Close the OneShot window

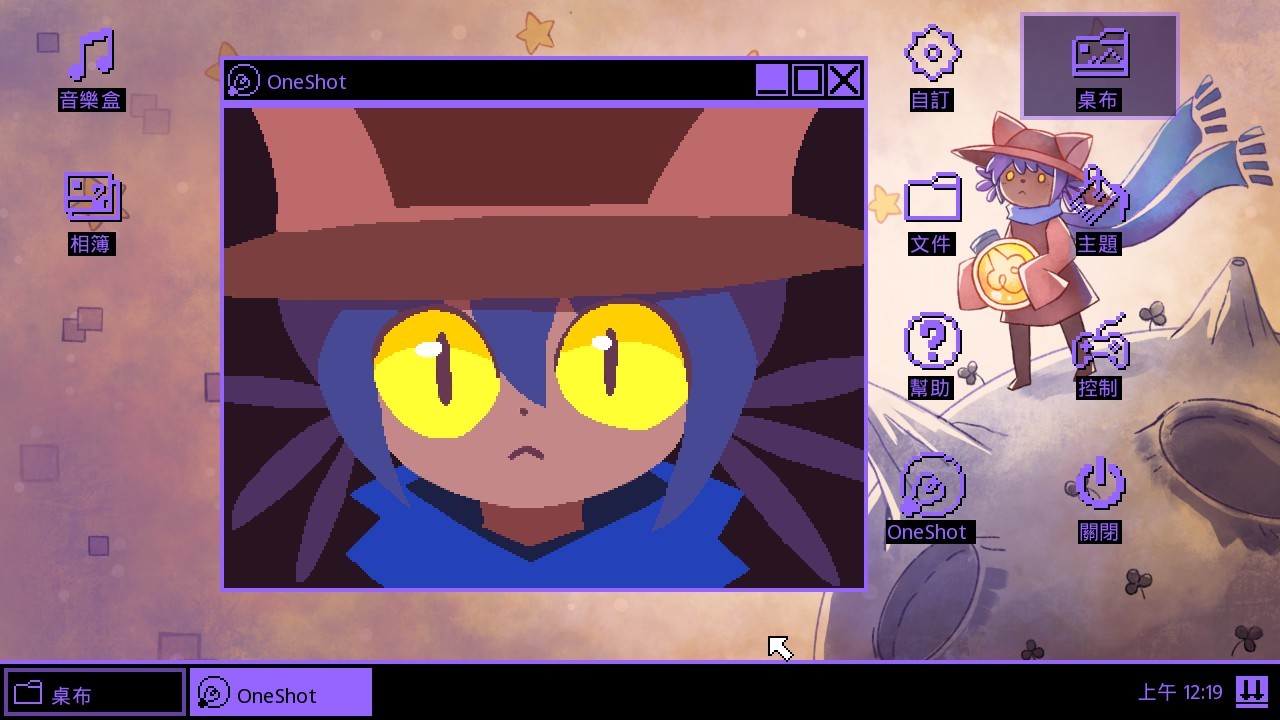tap(845, 80)
